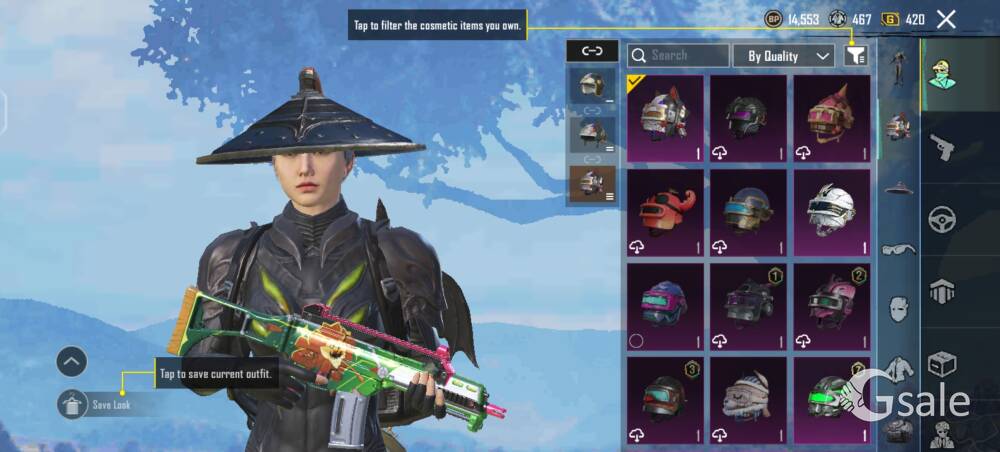Save the current outfit with Save Look
This screenshot has height=452, width=1000.
tap(108, 405)
